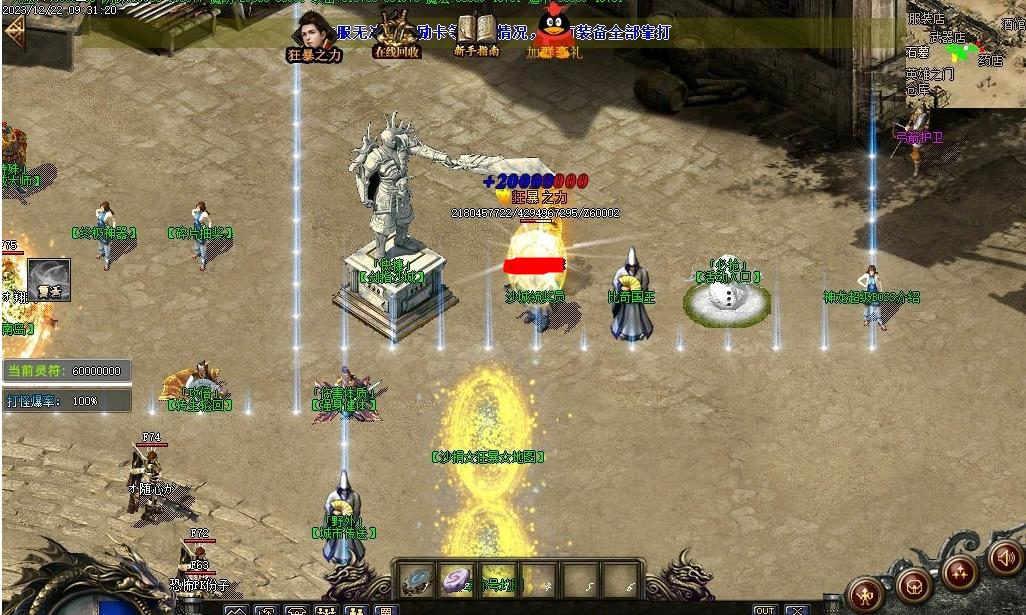Click the gold arrow button at top-left
The width and height of the screenshot is (1026, 615).
coord(14,32)
